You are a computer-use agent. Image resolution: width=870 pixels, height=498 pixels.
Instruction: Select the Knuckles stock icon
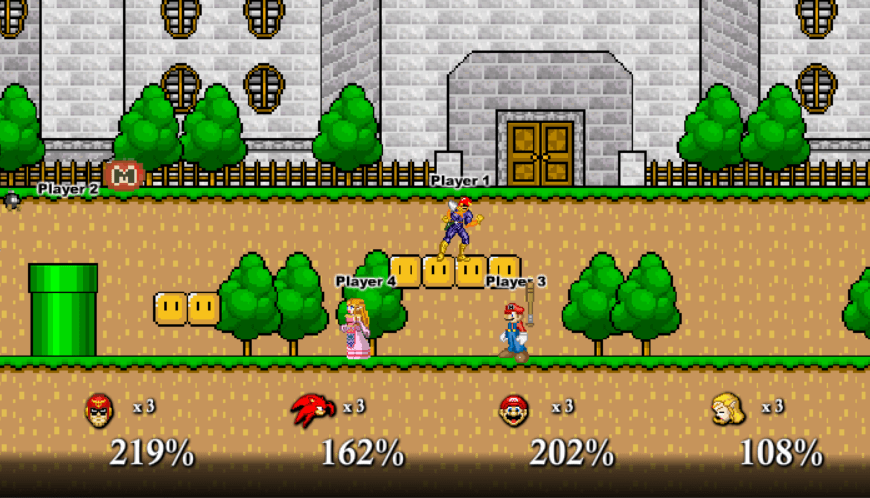312,409
